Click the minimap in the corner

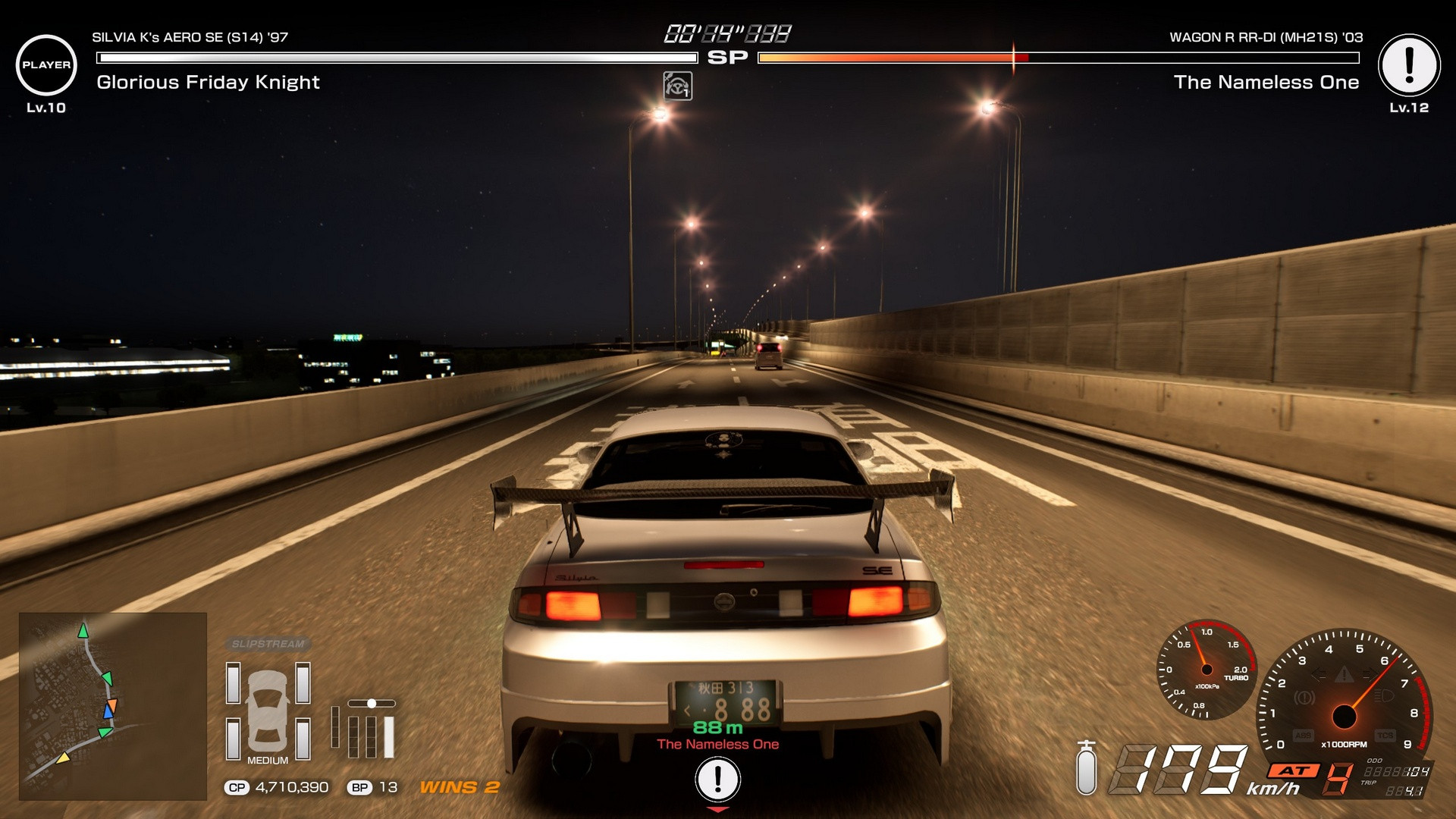click(x=113, y=706)
